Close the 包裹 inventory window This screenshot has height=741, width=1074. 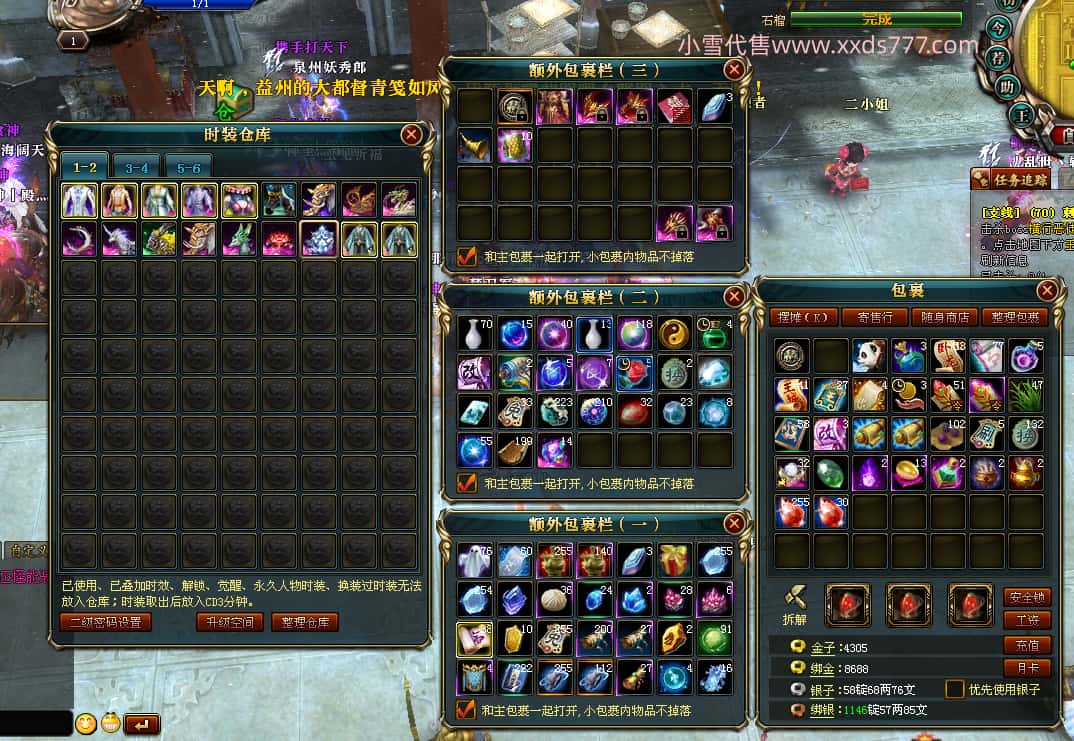tap(1047, 291)
